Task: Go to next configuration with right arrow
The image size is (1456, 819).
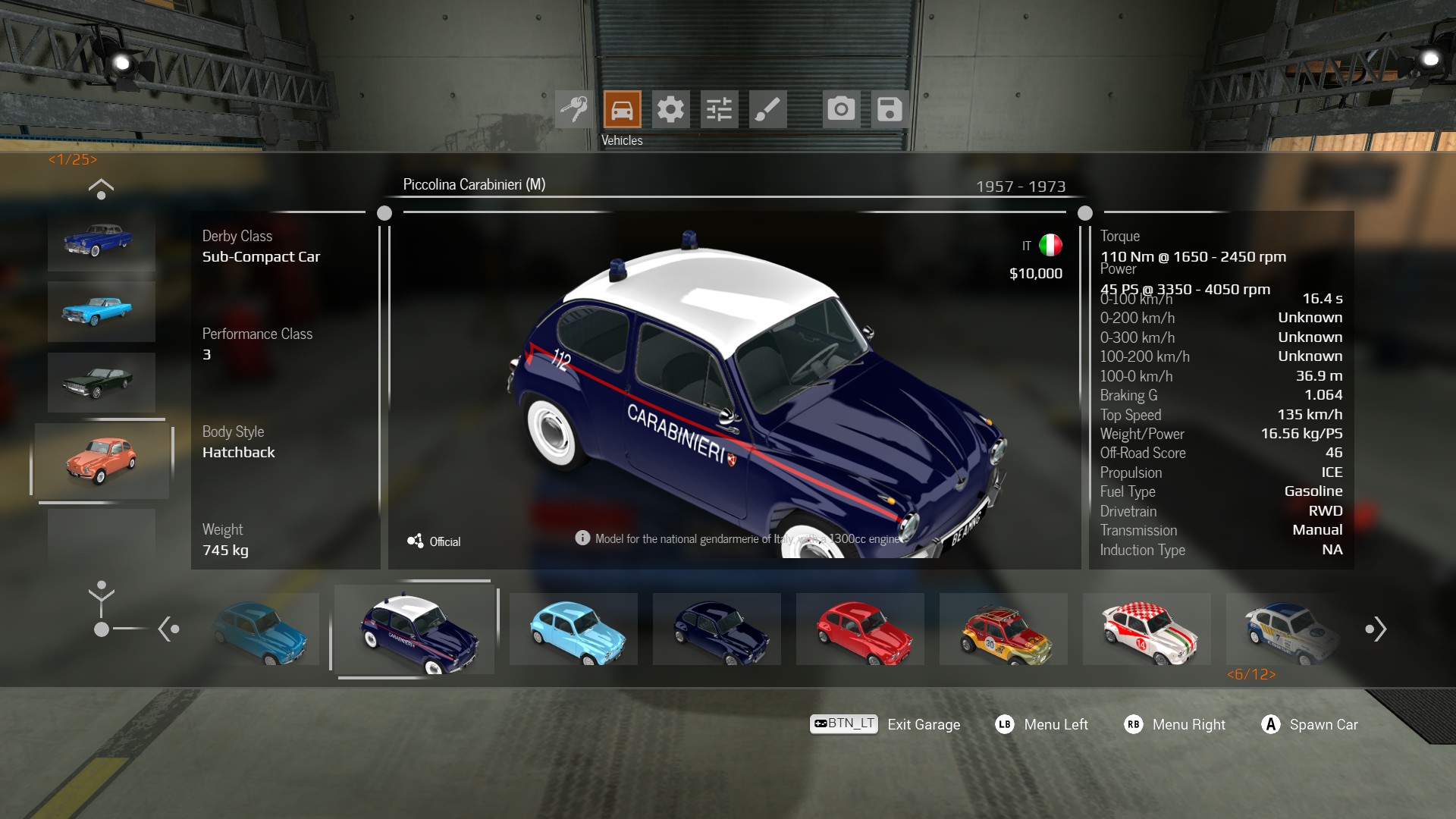Action: point(1376,629)
